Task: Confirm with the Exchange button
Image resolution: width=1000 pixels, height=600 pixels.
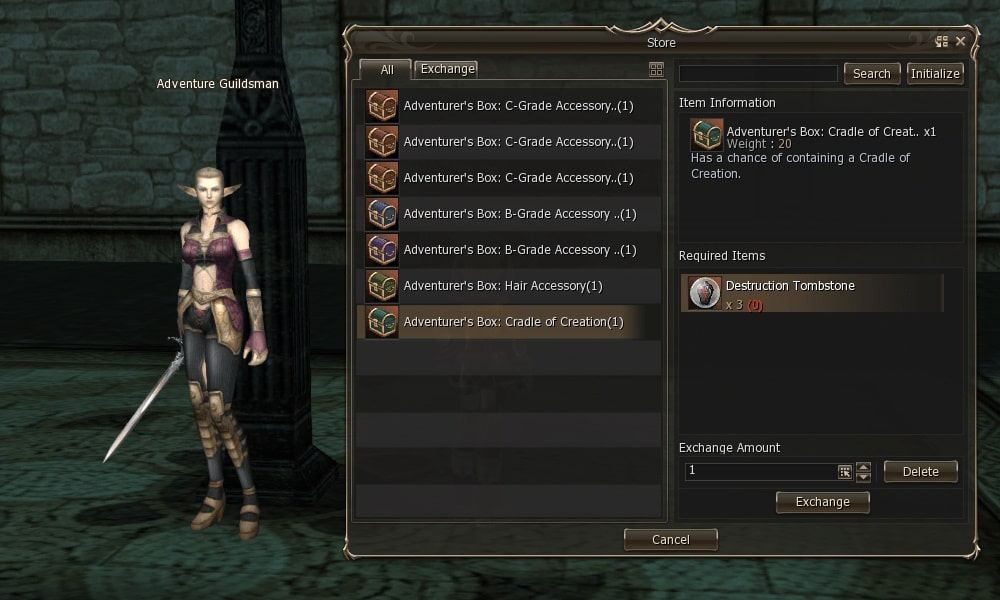Action: coord(822,502)
